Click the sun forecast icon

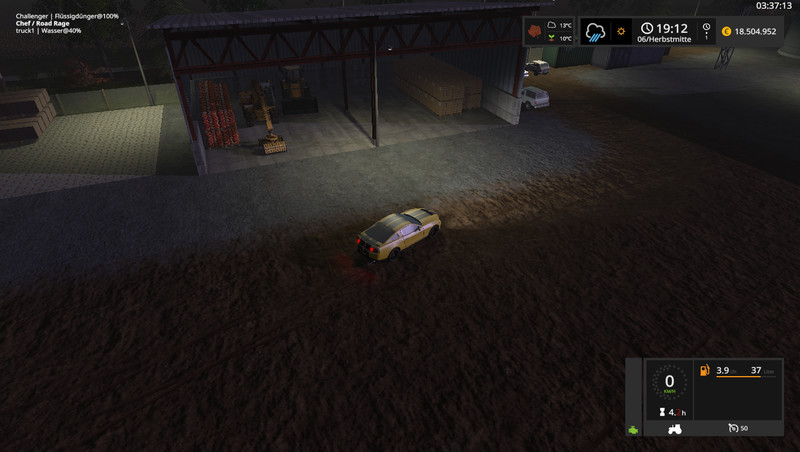coord(621,31)
